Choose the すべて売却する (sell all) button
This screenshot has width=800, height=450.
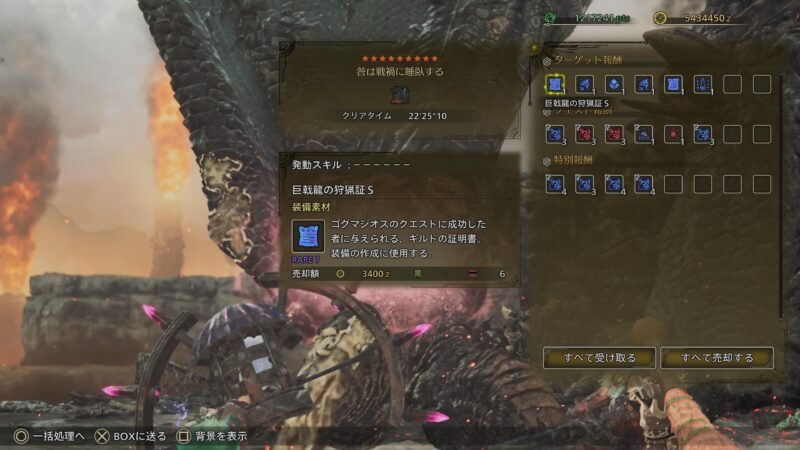(716, 357)
